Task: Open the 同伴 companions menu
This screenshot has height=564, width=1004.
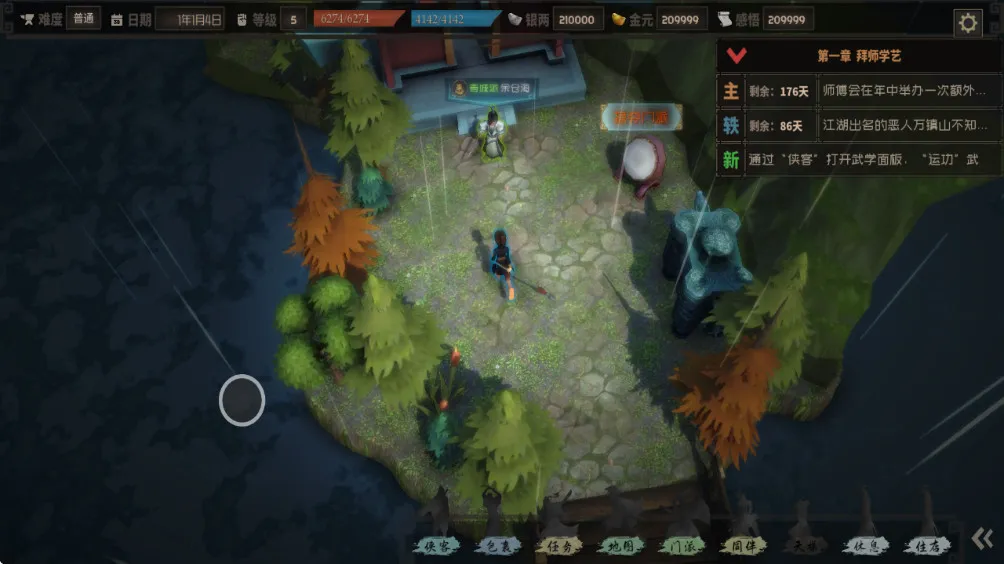Action: coord(743,546)
